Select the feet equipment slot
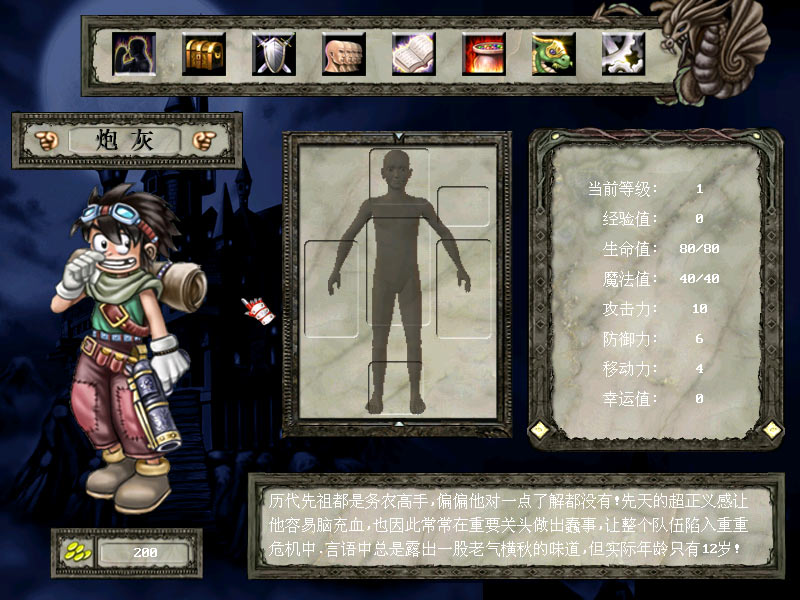This screenshot has width=800, height=600. [398, 385]
